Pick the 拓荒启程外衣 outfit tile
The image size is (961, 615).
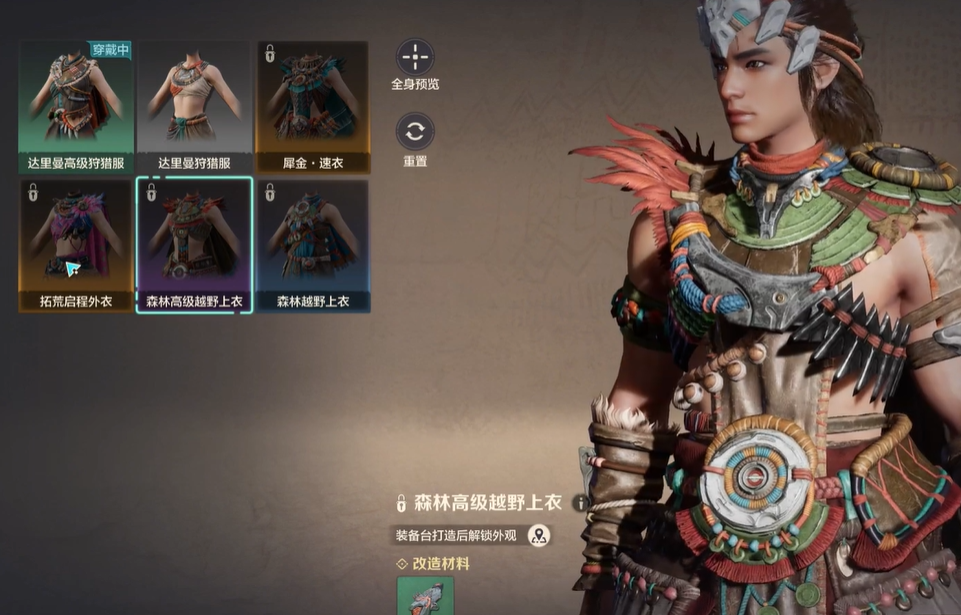[76, 246]
